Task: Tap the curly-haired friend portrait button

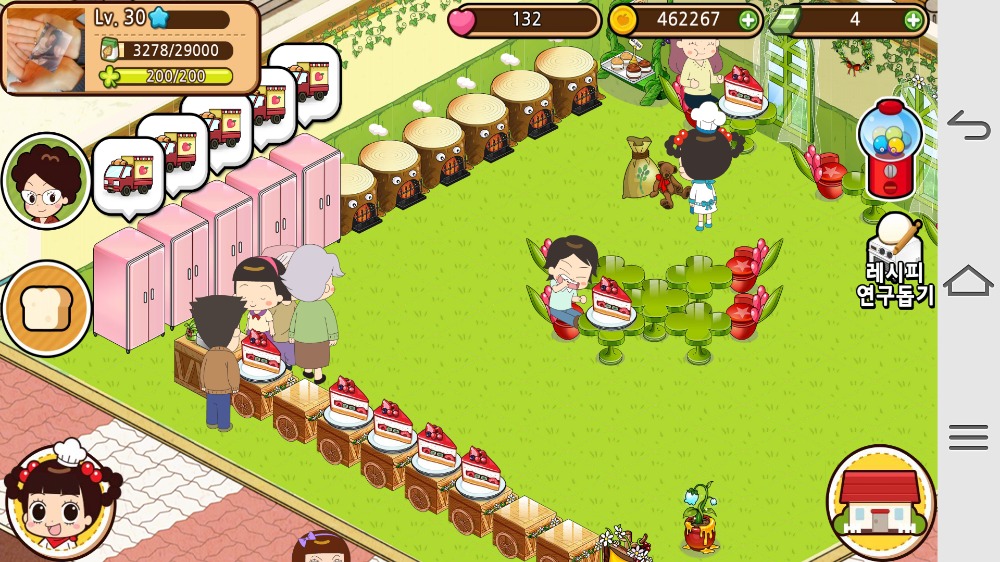Action: click(46, 181)
